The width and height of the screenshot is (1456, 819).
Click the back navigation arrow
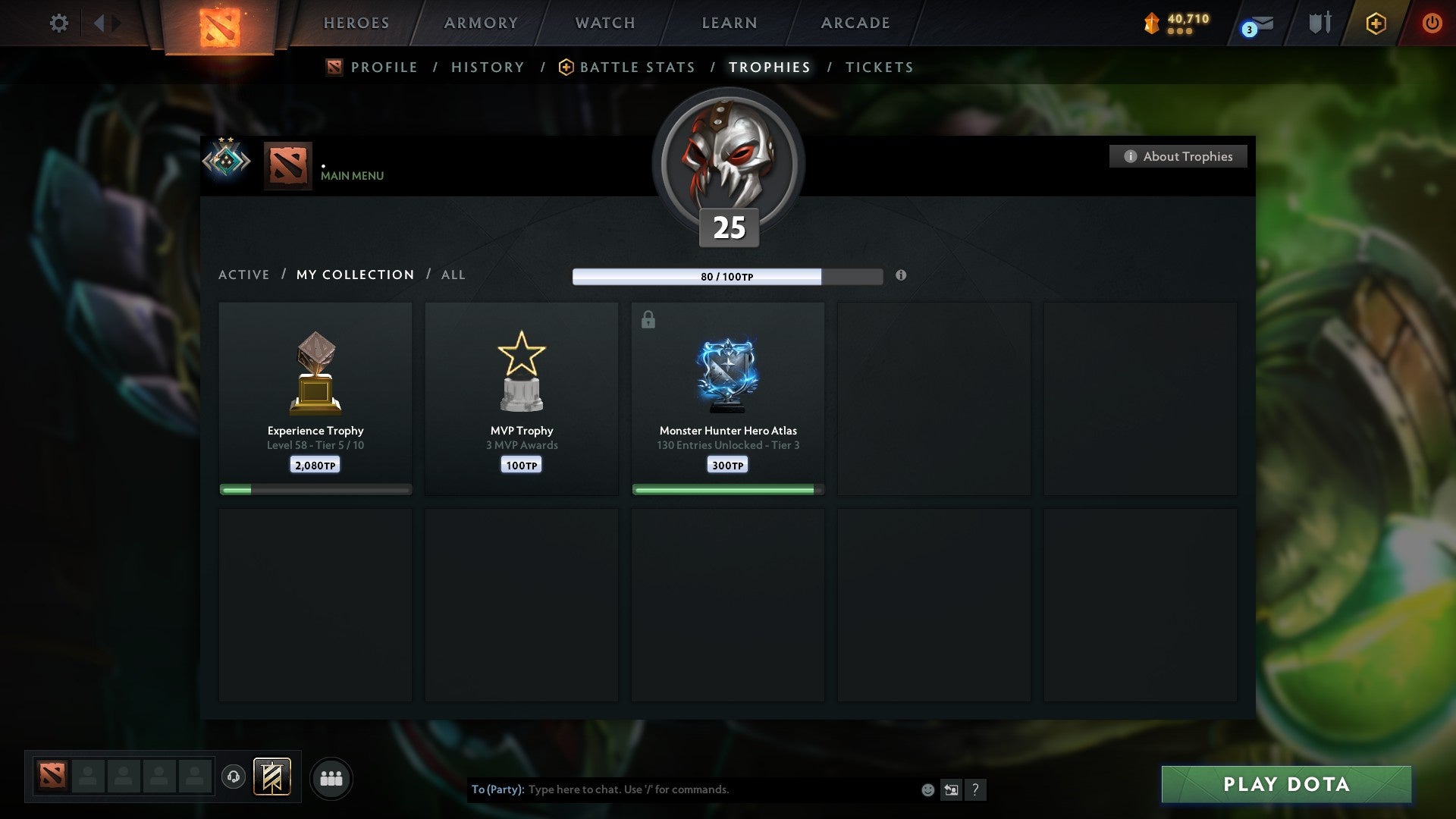[x=98, y=23]
